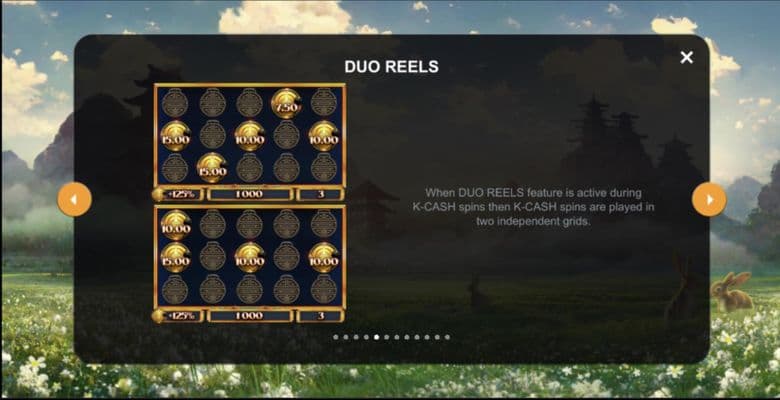This screenshot has height=400, width=780.
Task: Close the Duo Reels info panel
Action: pos(686,58)
